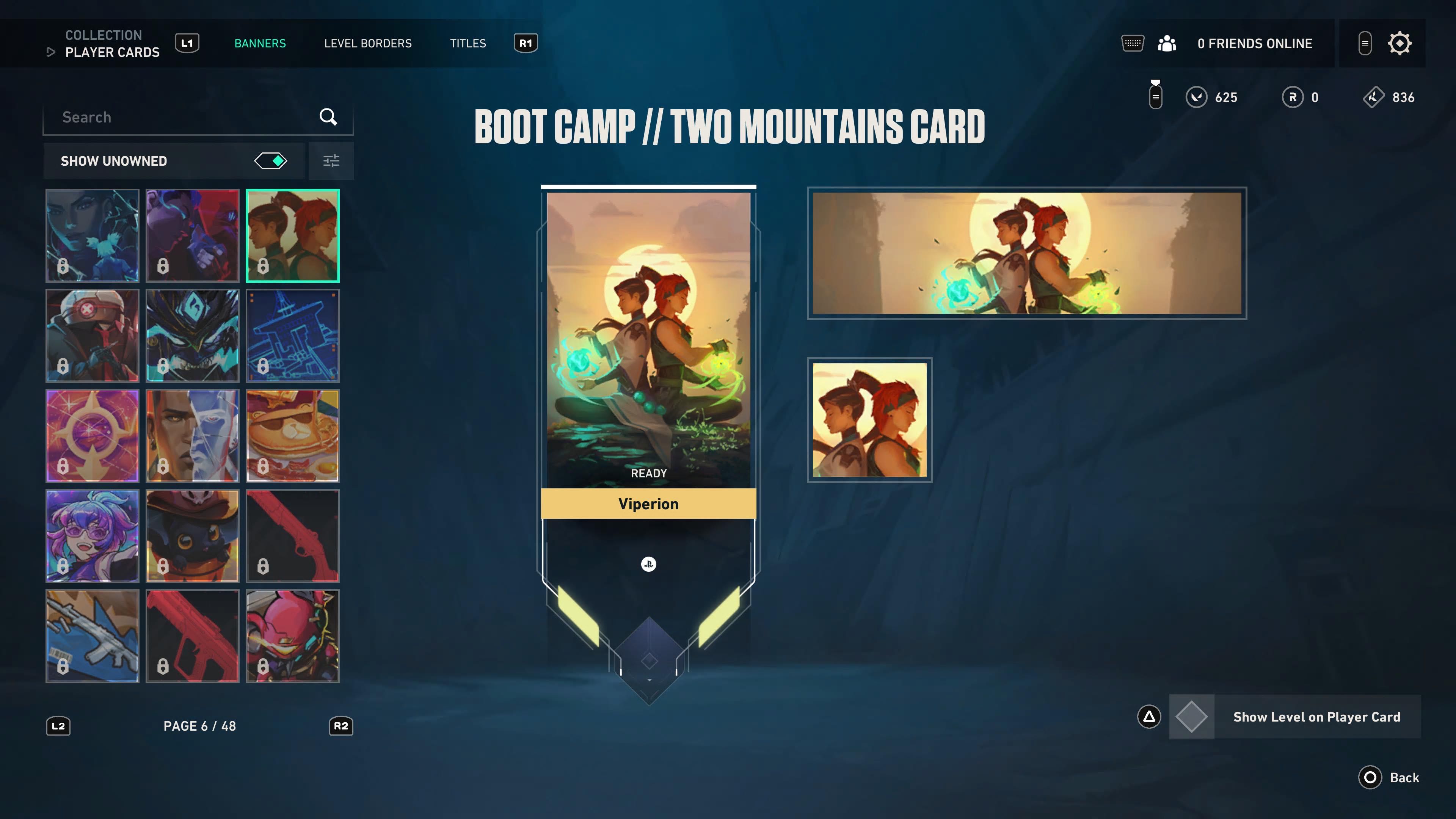Open the card filter options
The image size is (1456, 819).
pyautogui.click(x=331, y=161)
